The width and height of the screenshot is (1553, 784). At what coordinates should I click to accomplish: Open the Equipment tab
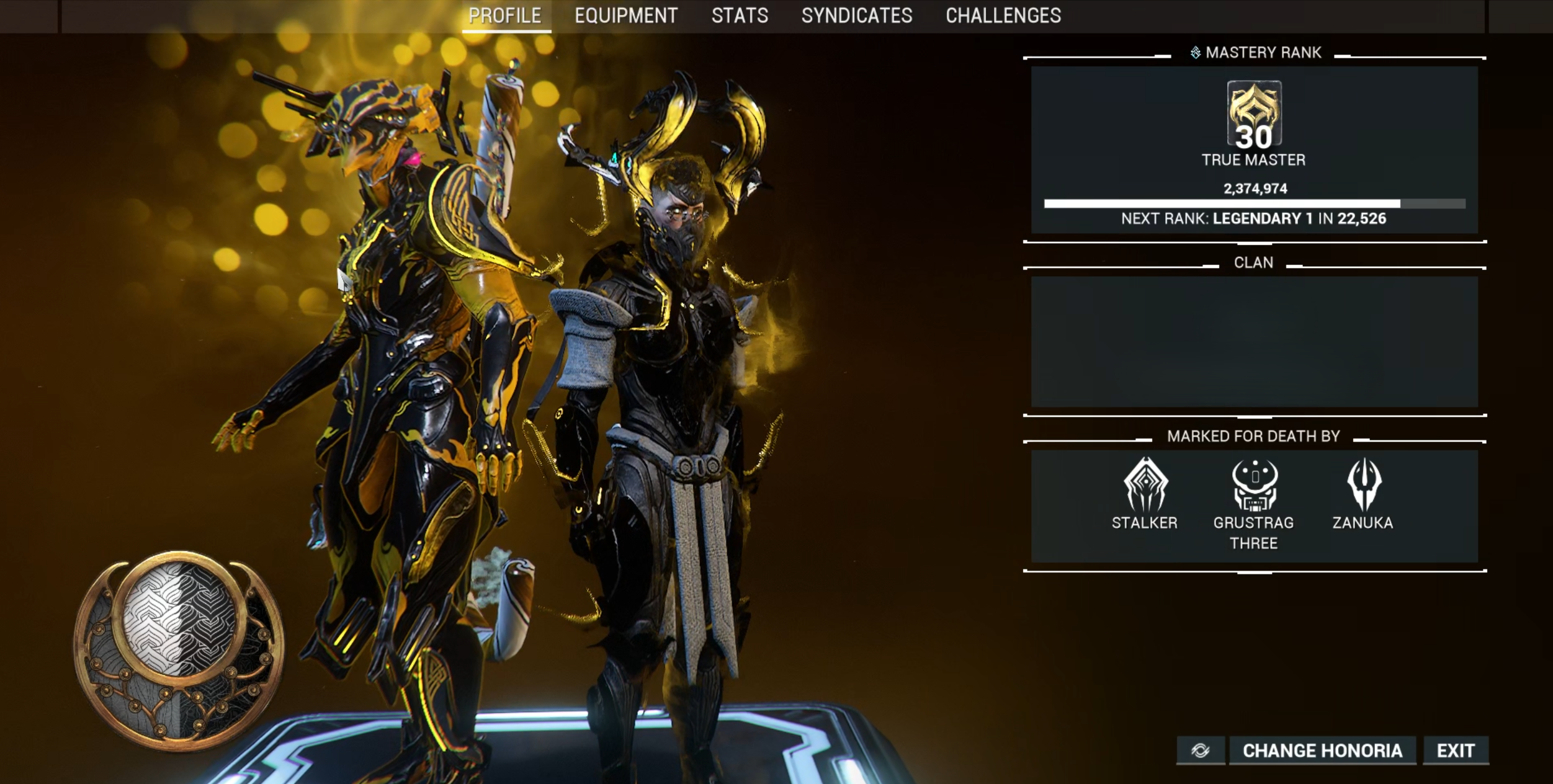626,16
